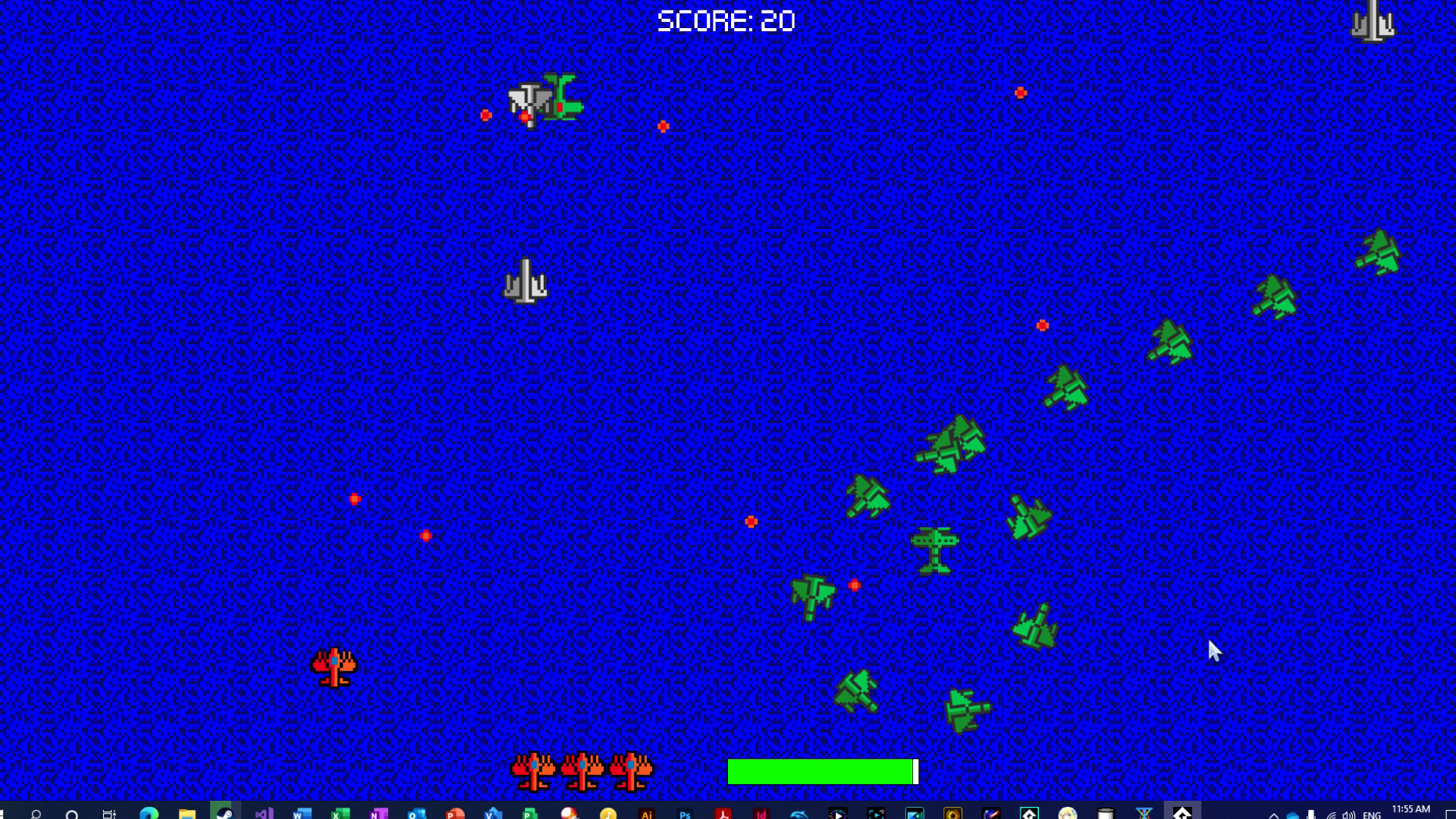1456x819 pixels.
Task: Select the grey player fighter ship sprite
Action: (x=526, y=281)
